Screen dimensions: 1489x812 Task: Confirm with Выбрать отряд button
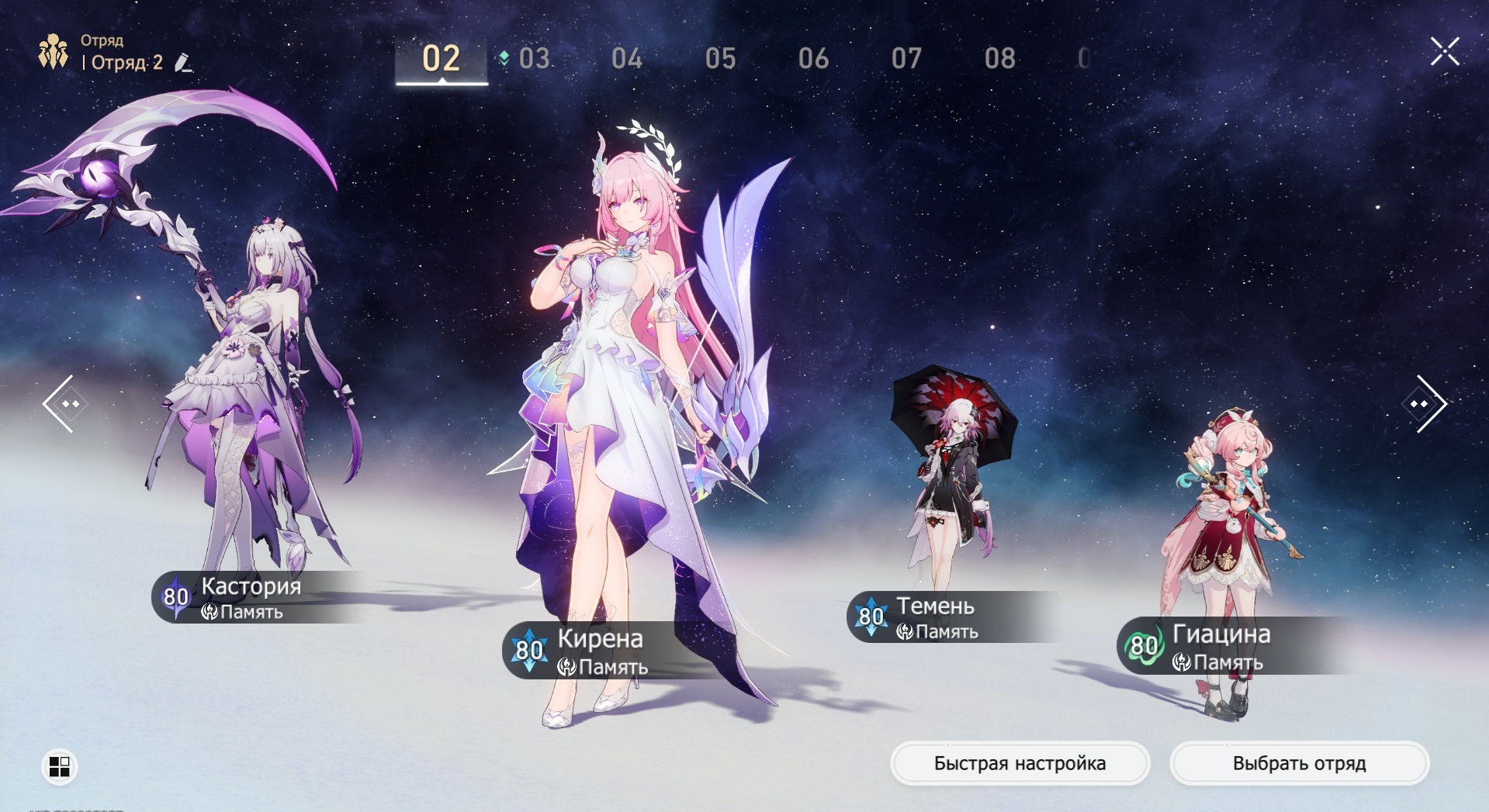[1299, 763]
